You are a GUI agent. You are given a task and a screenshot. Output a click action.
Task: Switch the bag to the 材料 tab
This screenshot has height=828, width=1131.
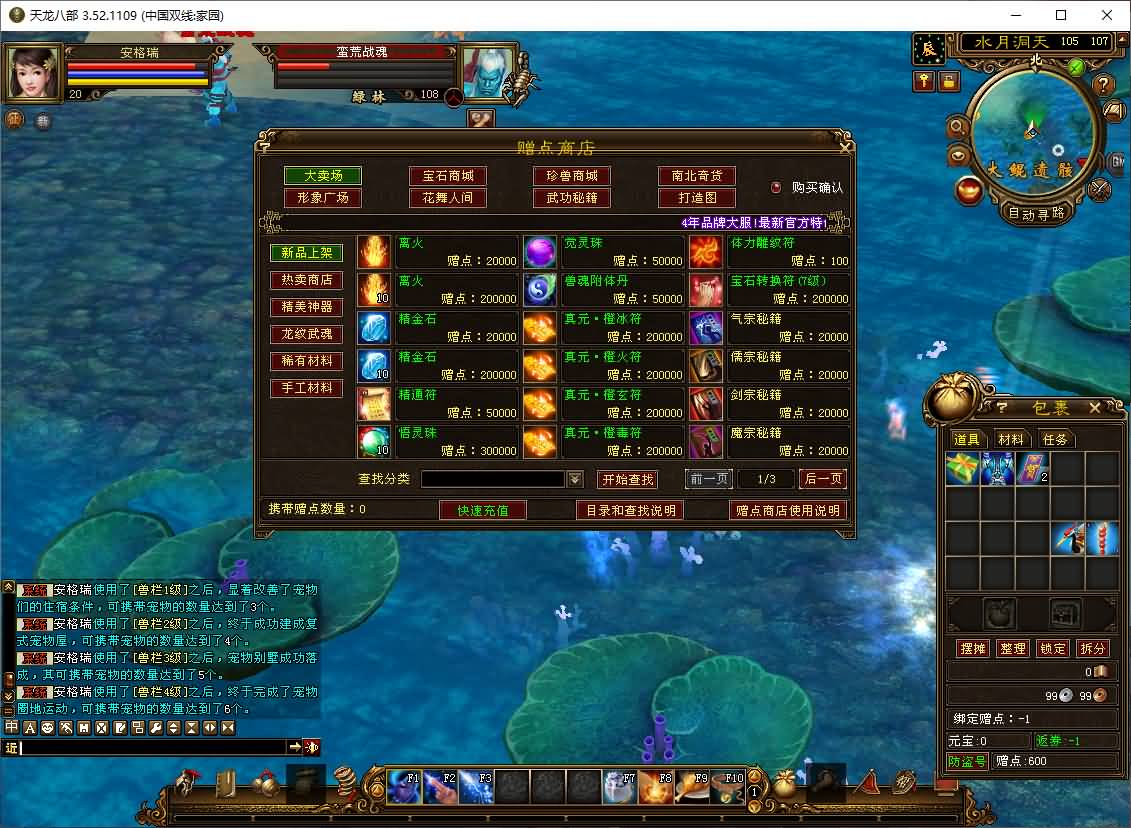coord(1011,439)
